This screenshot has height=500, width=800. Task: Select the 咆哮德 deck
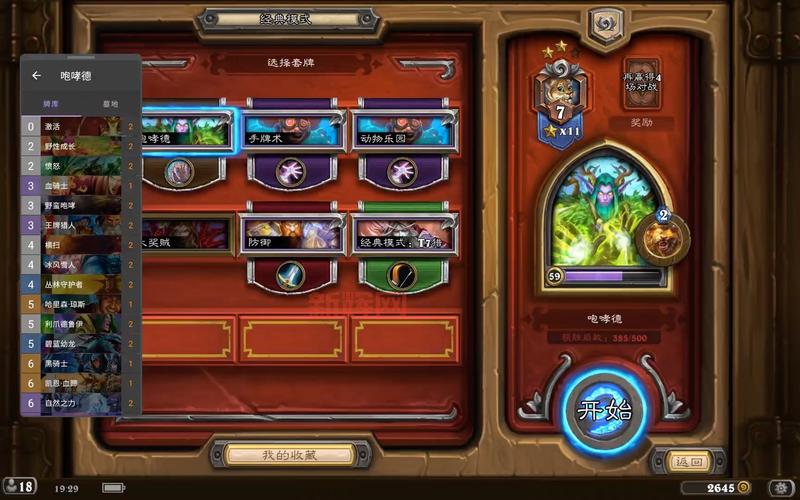click(x=187, y=136)
